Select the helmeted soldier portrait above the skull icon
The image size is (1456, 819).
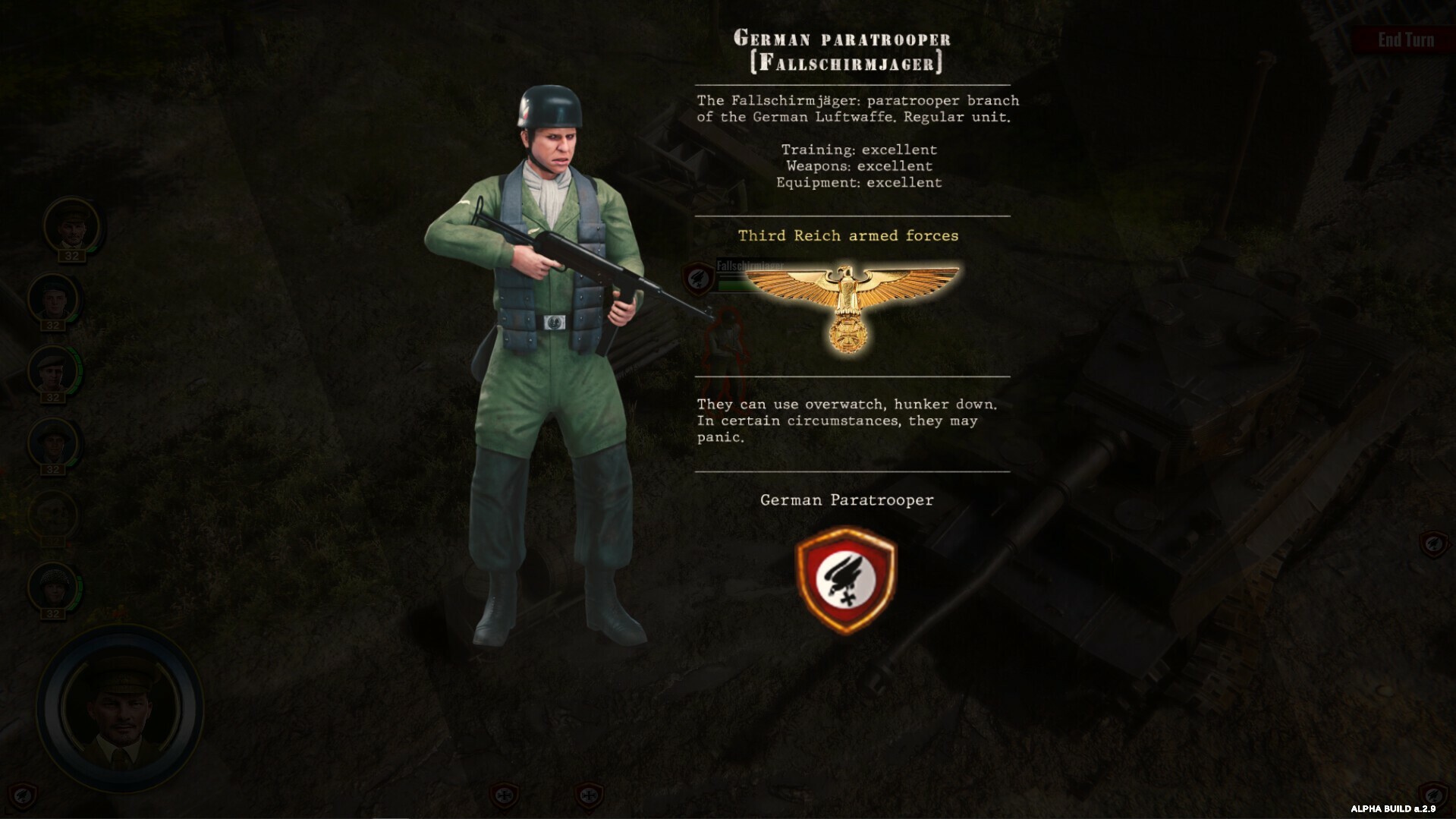[52, 440]
